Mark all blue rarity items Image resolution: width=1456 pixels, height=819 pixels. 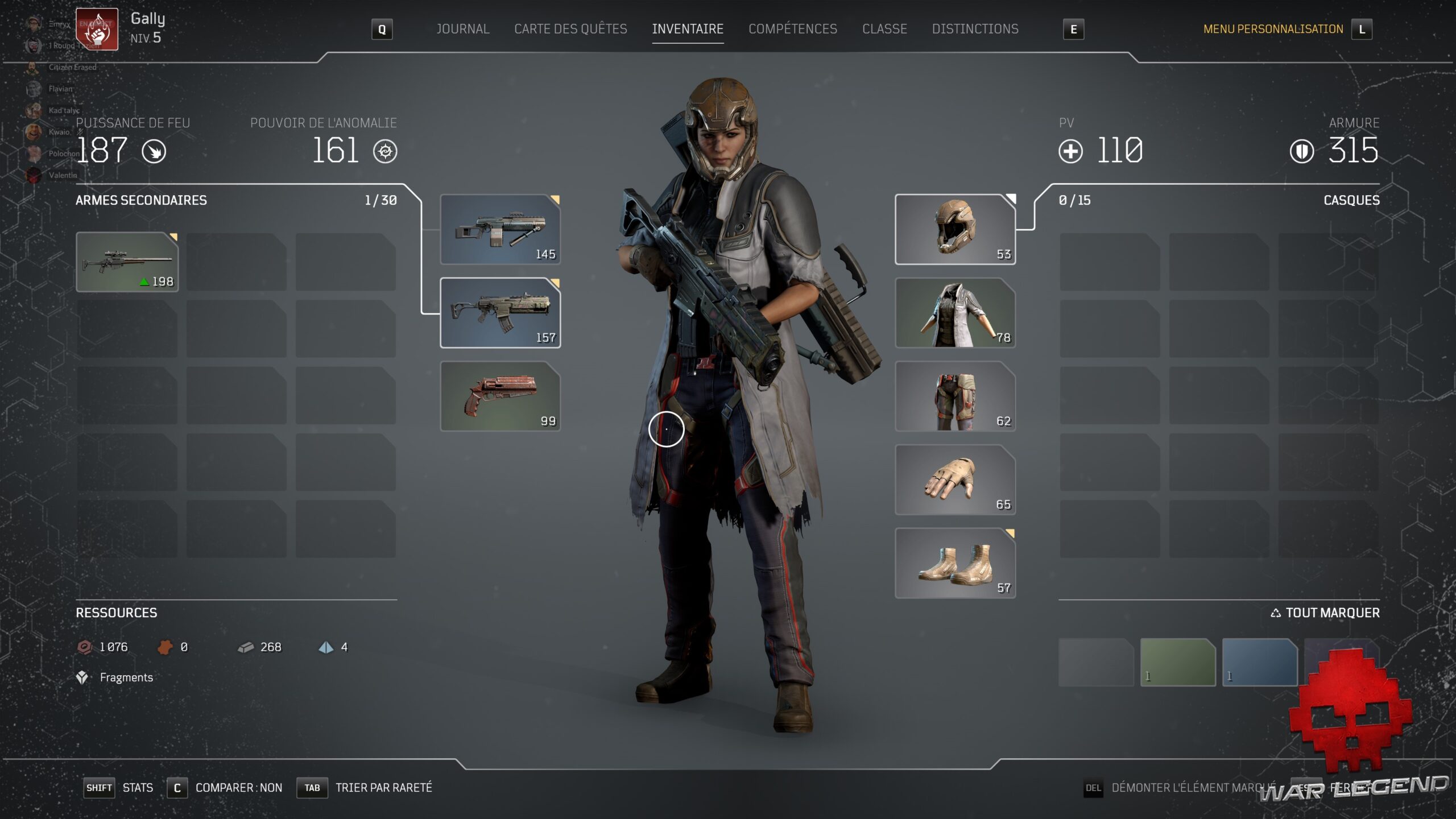pyautogui.click(x=1259, y=662)
